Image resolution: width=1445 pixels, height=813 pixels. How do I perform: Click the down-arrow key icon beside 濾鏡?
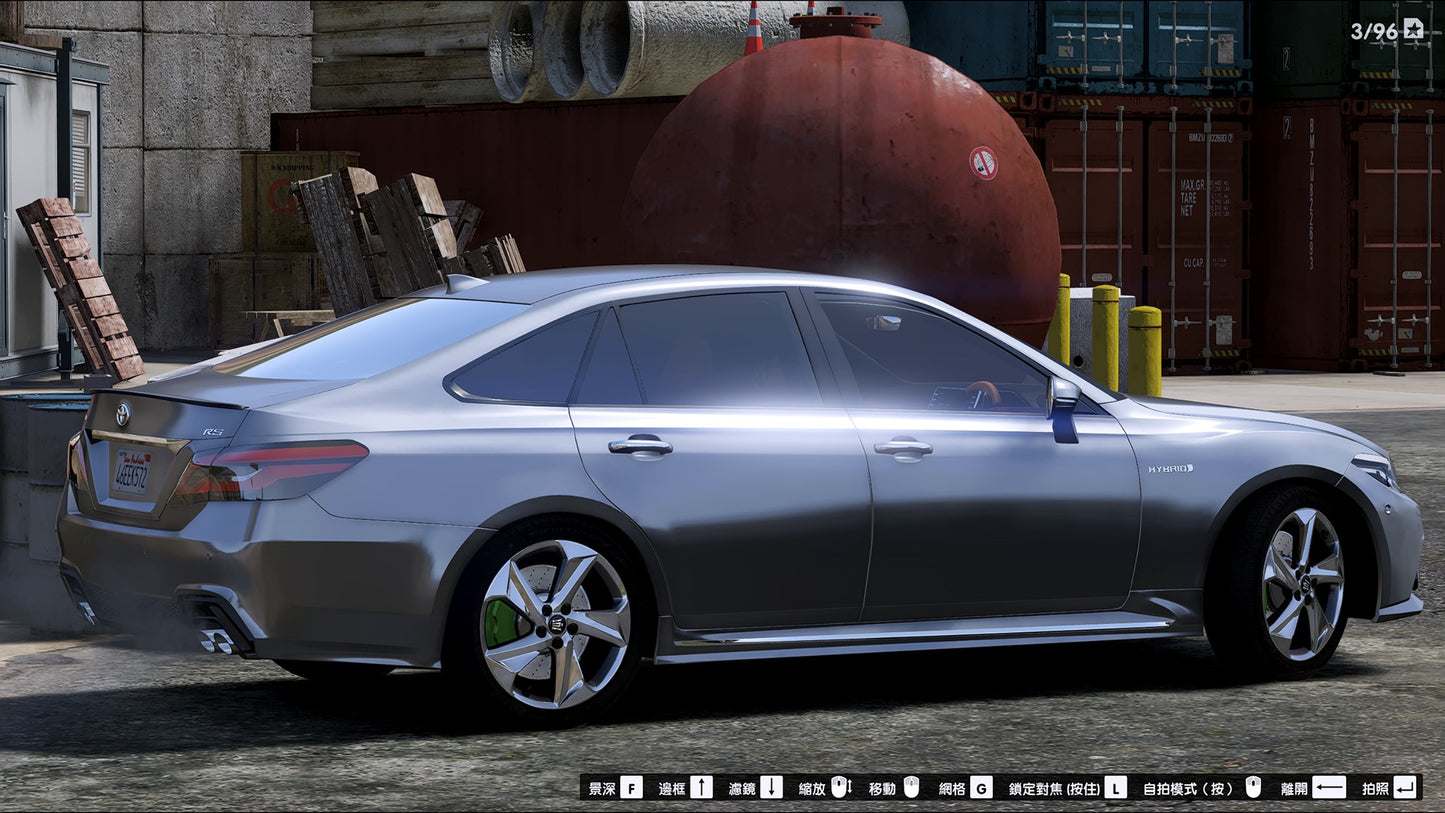773,788
